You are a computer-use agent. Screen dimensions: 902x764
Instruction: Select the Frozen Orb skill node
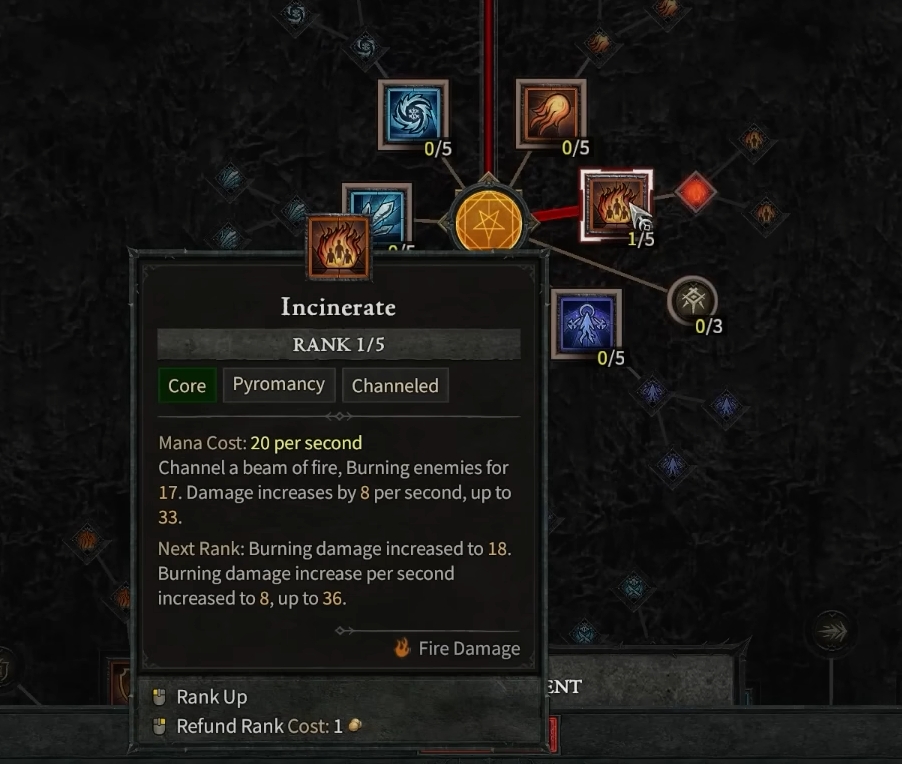pos(413,114)
